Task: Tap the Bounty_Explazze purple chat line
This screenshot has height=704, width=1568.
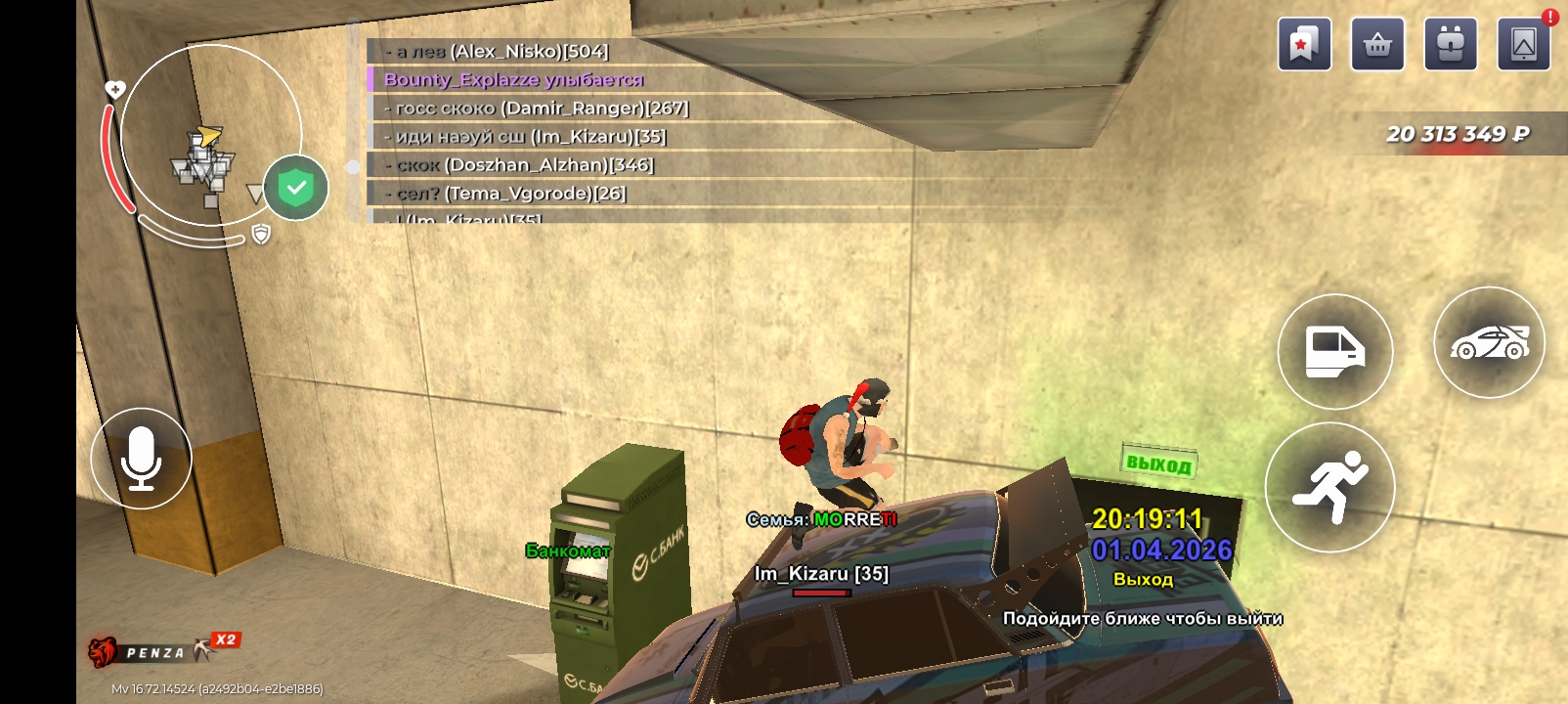Action: click(513, 80)
